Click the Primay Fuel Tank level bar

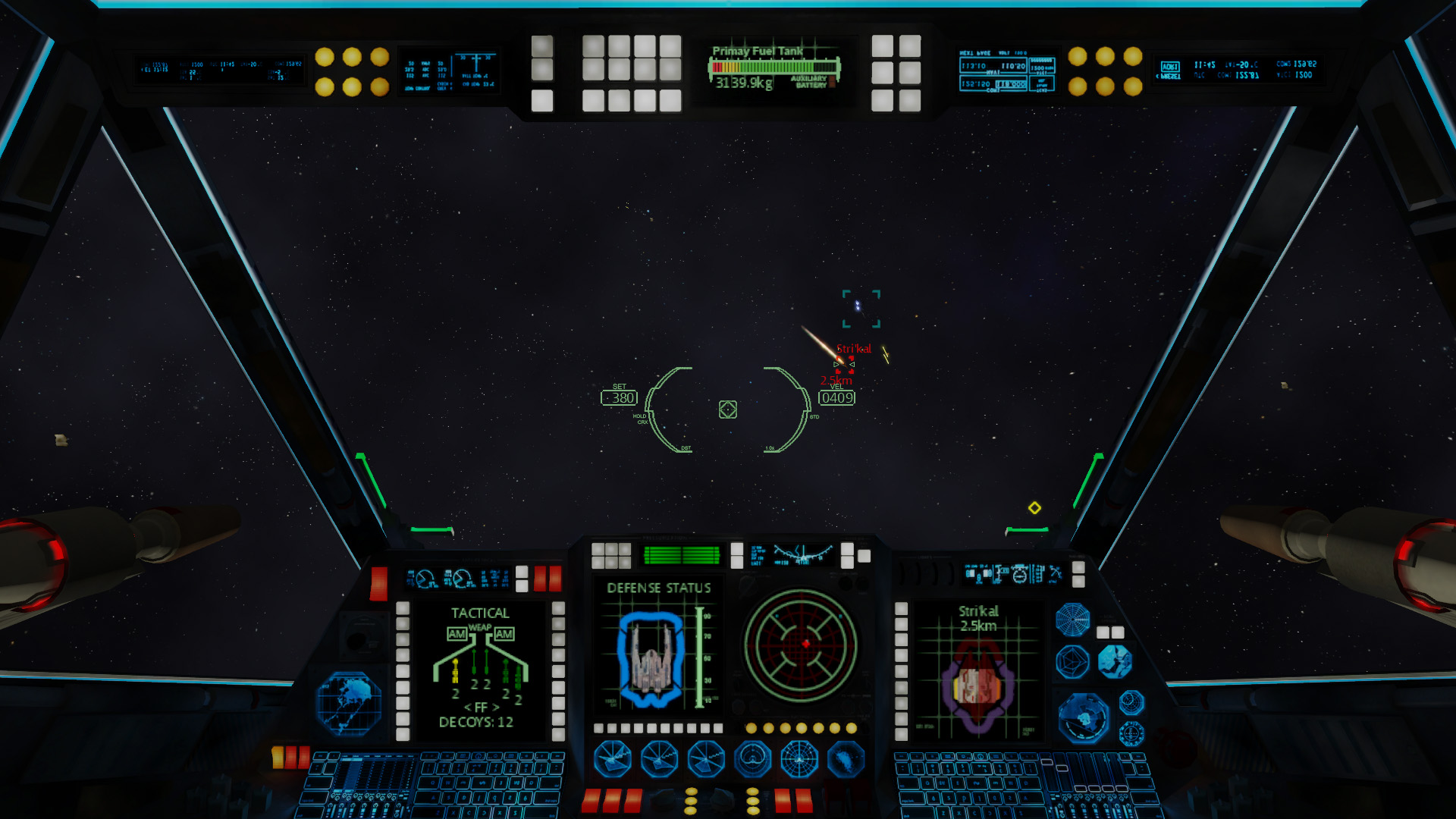tap(775, 66)
